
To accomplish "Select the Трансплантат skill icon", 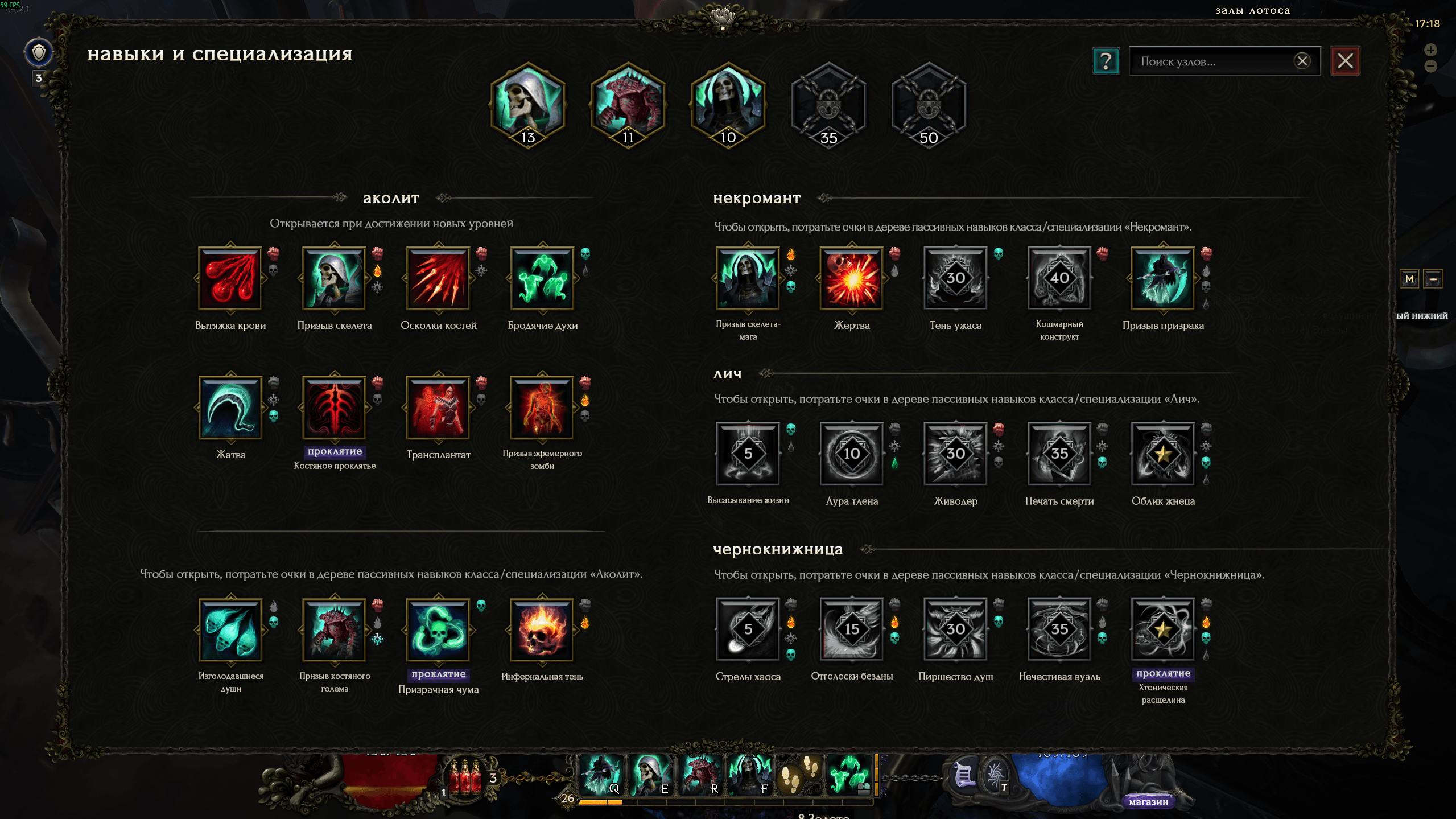I will pyautogui.click(x=438, y=408).
